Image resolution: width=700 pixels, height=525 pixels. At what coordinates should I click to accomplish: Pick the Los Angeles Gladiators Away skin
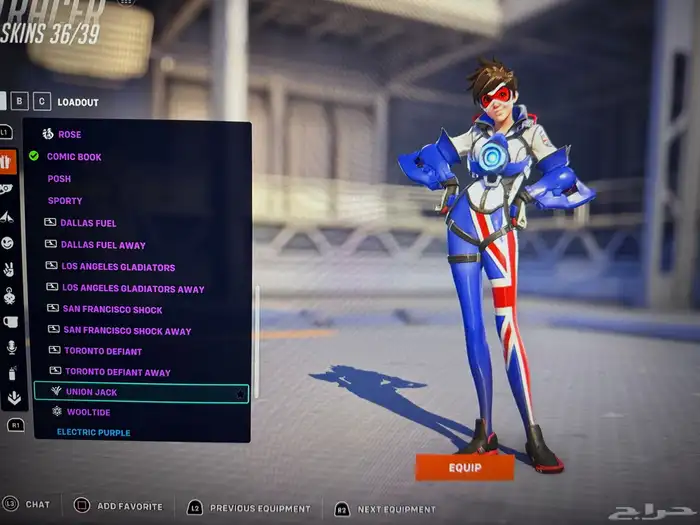[133, 289]
